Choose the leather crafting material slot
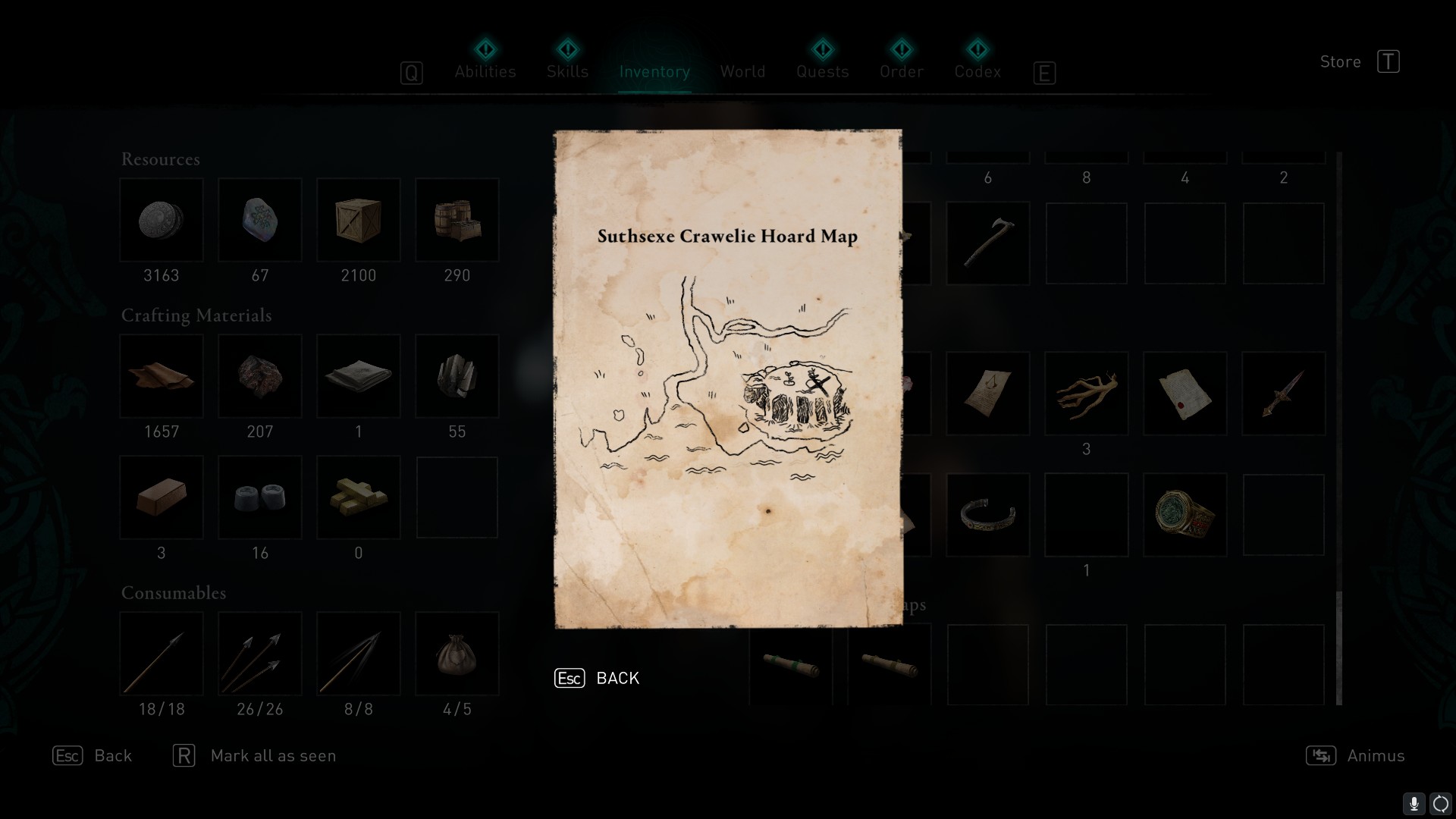Image resolution: width=1456 pixels, height=819 pixels. [162, 376]
